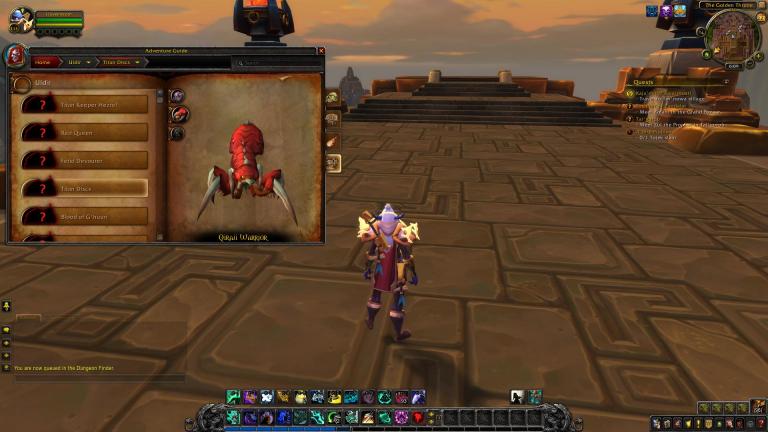Close the Adventure Guide window
The height and width of the screenshot is (432, 768).
tap(321, 50)
